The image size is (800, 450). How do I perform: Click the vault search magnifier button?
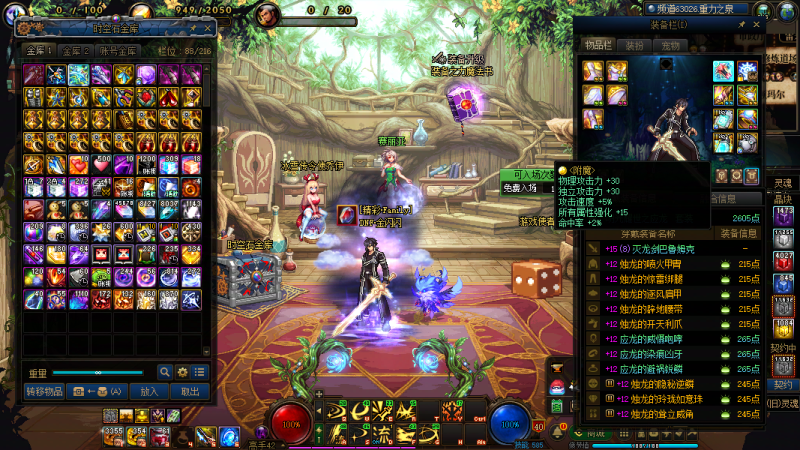[165, 372]
